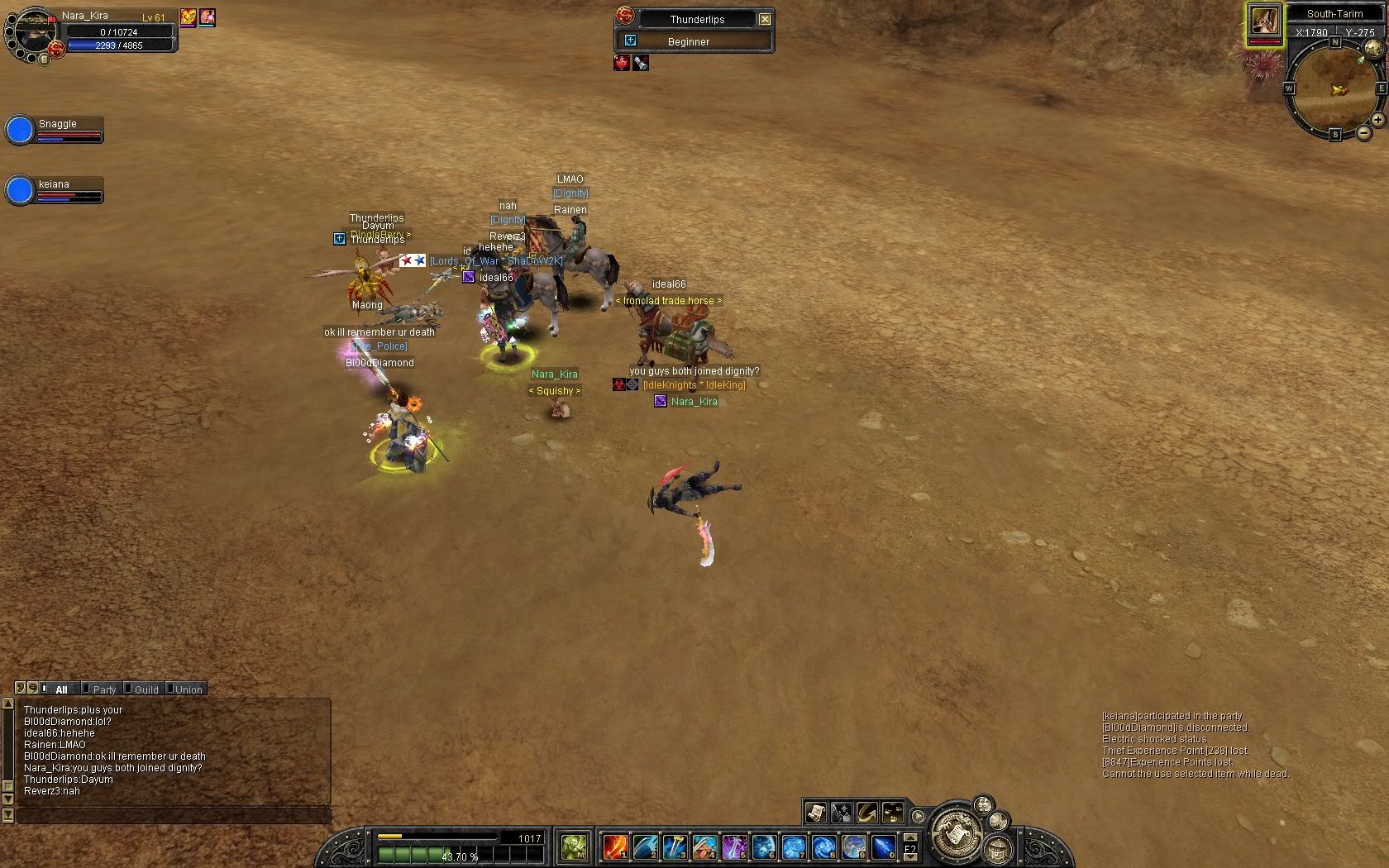Open the scroll icon above the hotbar

tap(815, 813)
